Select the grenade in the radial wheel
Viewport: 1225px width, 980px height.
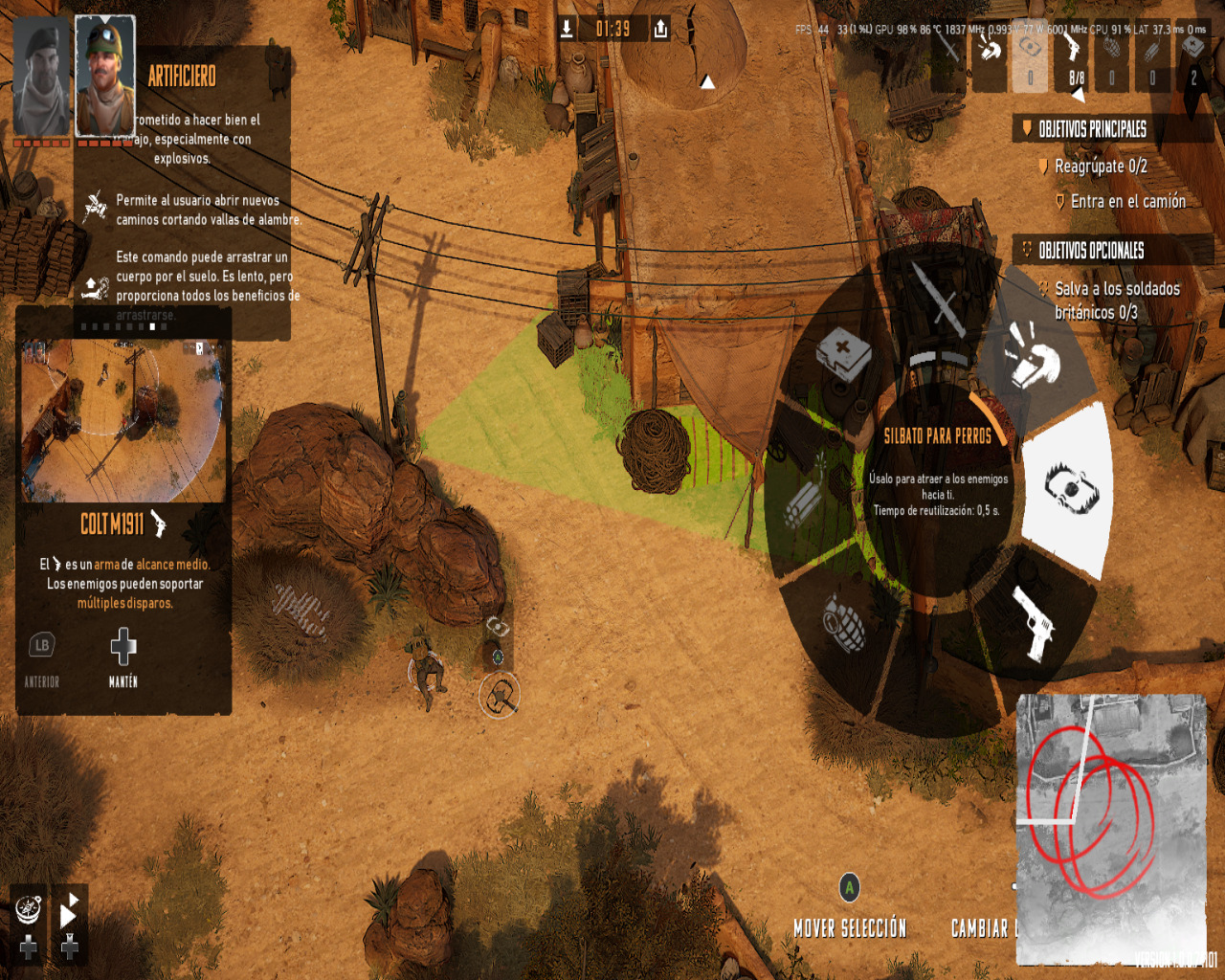[x=843, y=622]
